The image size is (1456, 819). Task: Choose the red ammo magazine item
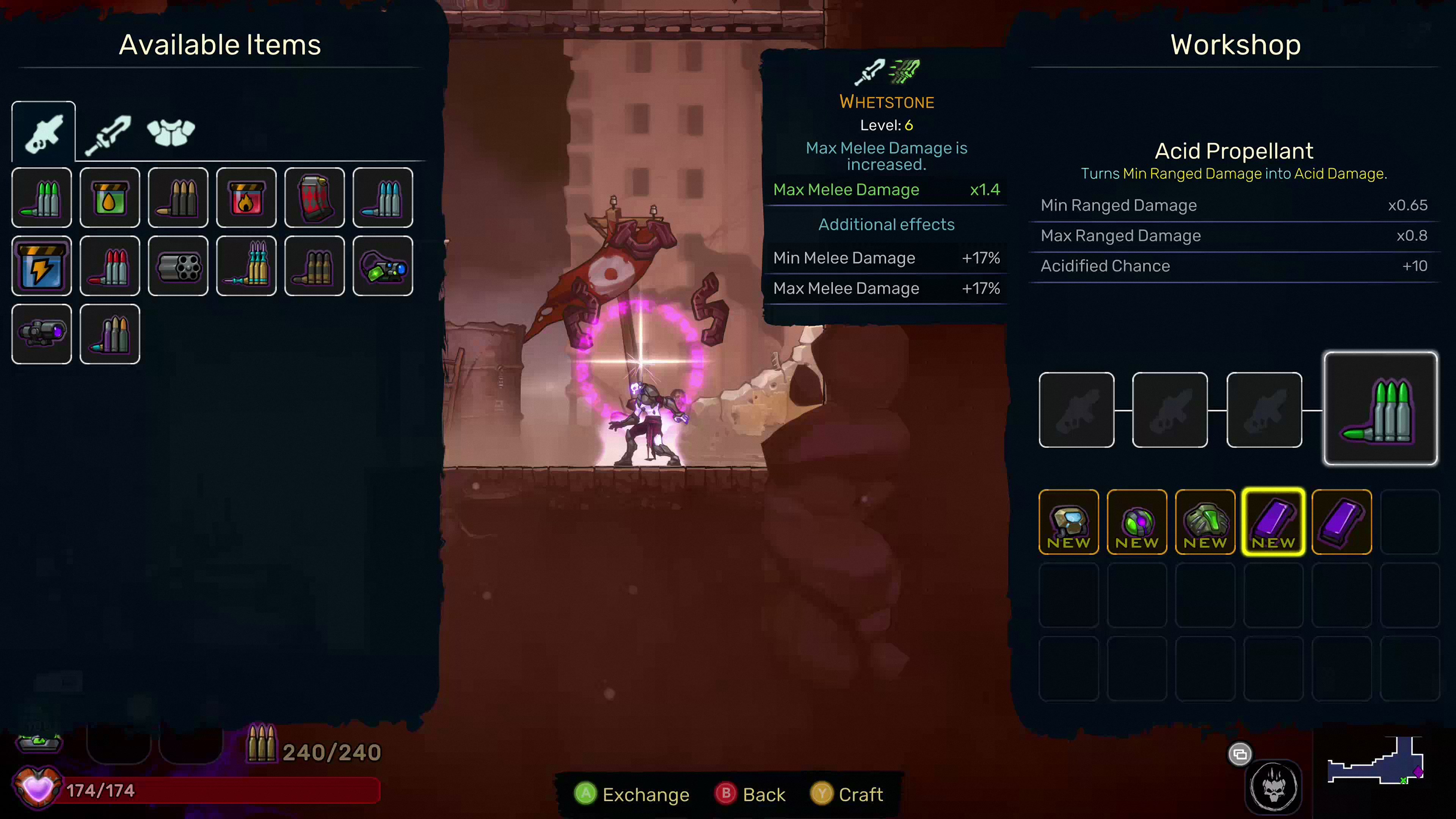point(314,198)
